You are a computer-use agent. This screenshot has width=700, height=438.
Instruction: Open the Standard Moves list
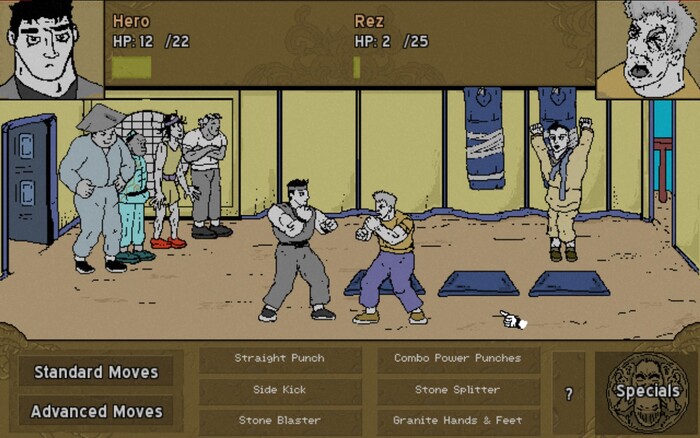pos(96,372)
